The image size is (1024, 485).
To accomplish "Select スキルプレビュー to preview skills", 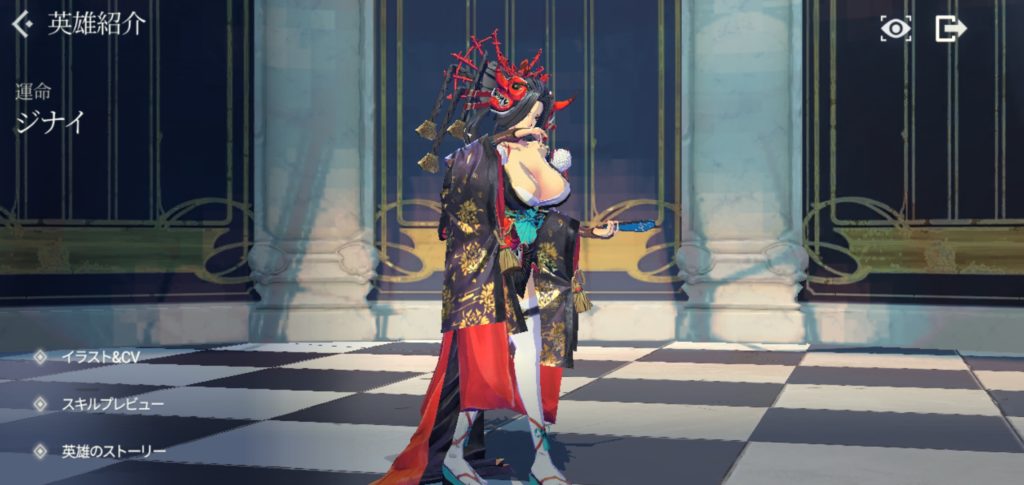I will (x=111, y=404).
